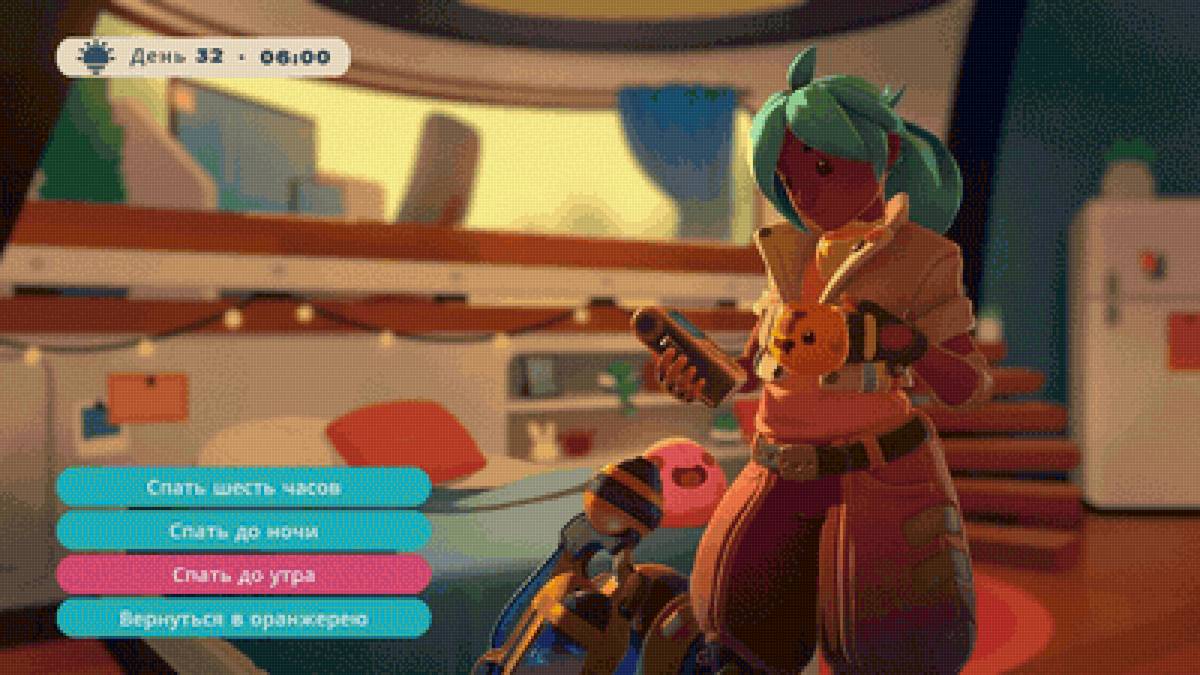
Task: Choose "Спать шесть часов" option
Action: coord(244,488)
